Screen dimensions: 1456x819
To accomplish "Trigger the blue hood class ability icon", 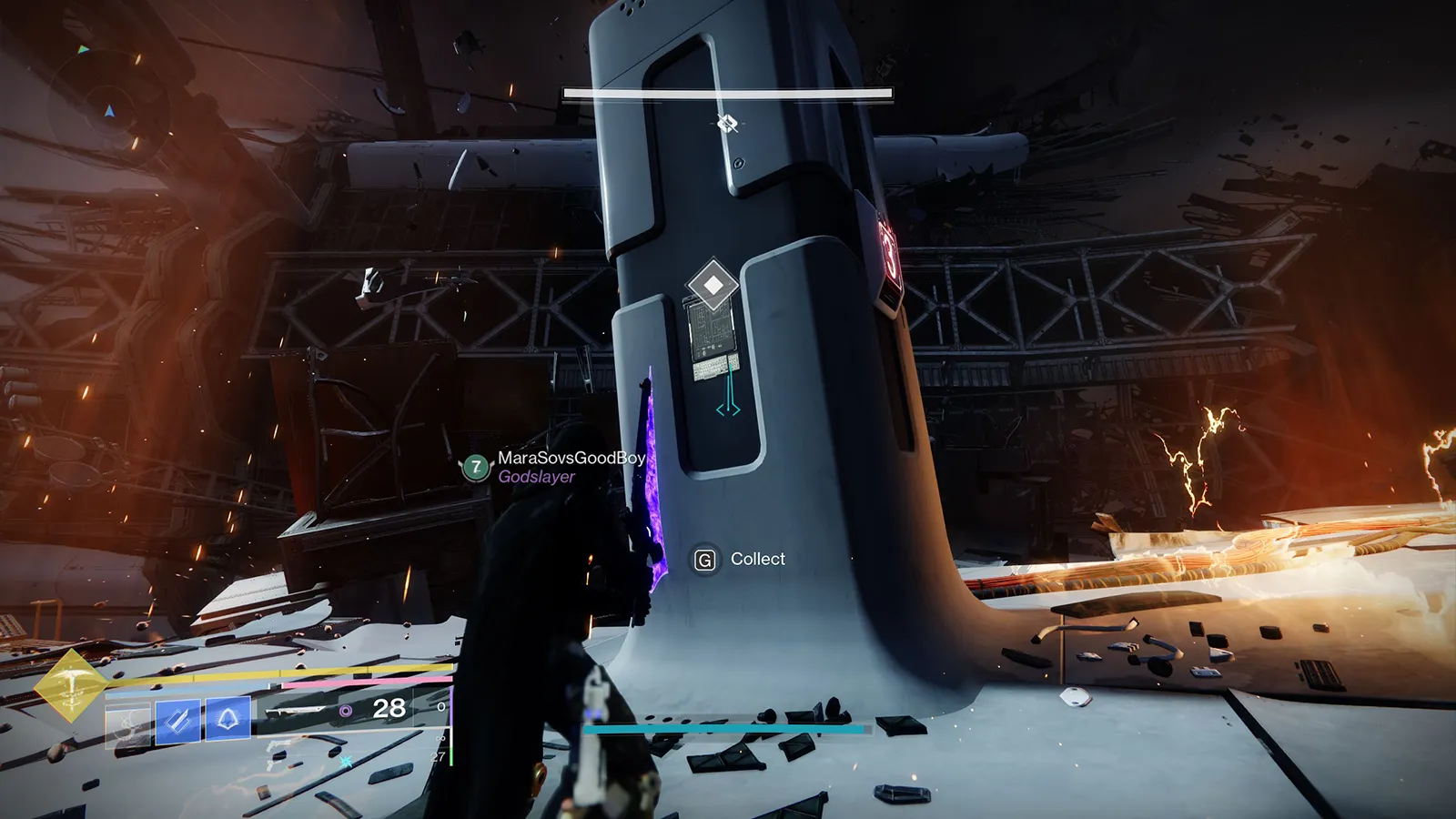I will [227, 719].
